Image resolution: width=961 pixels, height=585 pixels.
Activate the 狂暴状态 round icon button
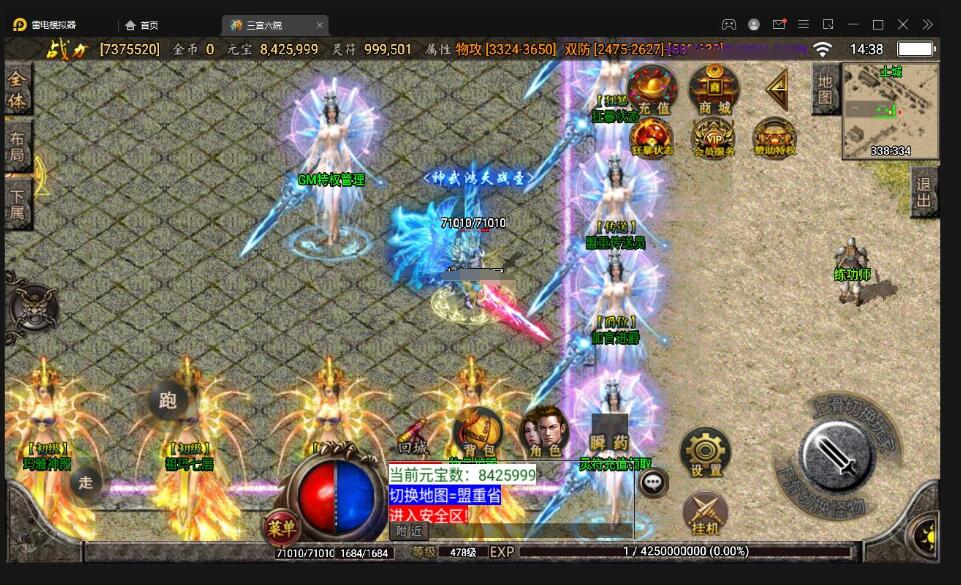[652, 137]
